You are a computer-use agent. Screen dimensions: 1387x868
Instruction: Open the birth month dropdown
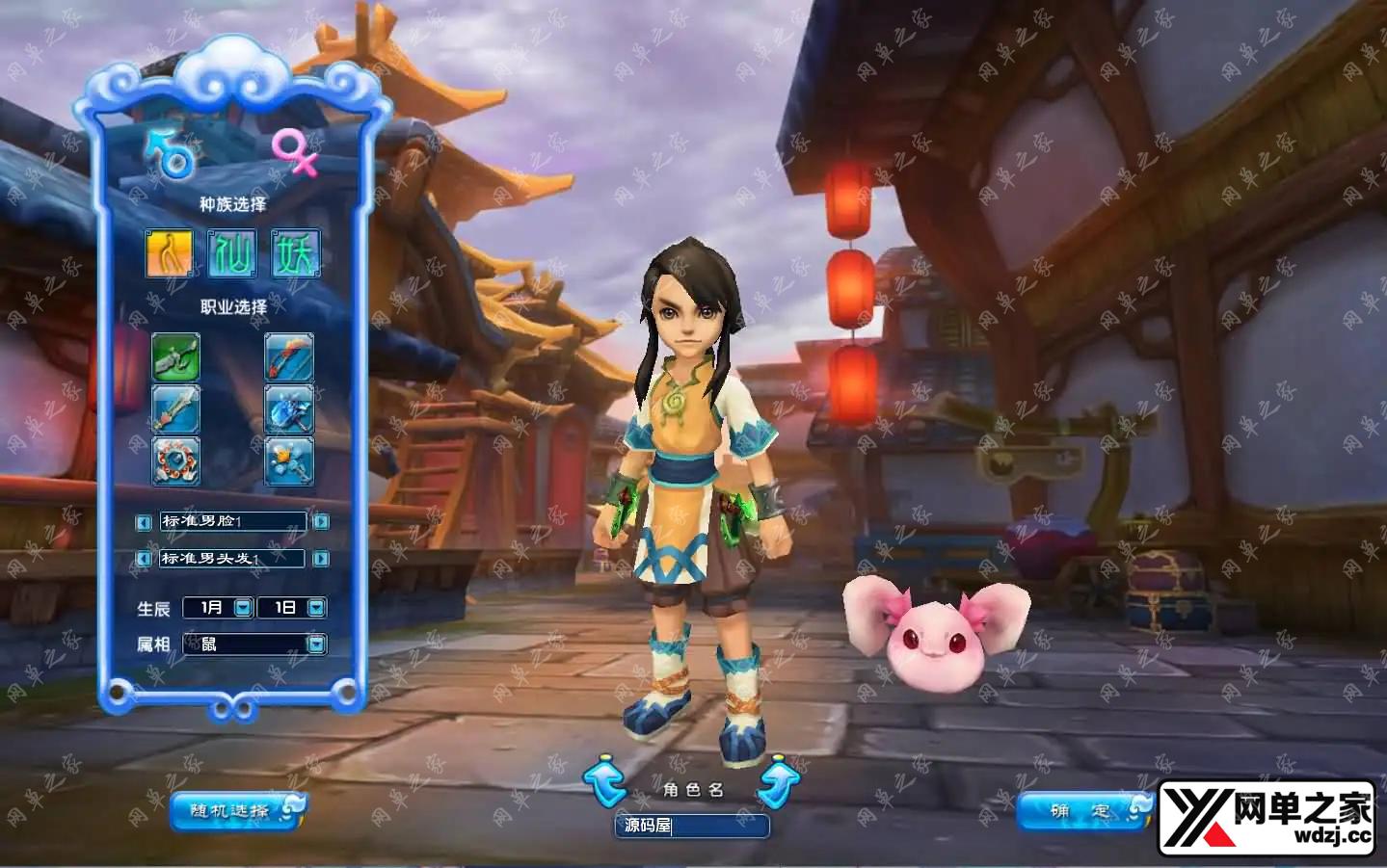pos(243,608)
